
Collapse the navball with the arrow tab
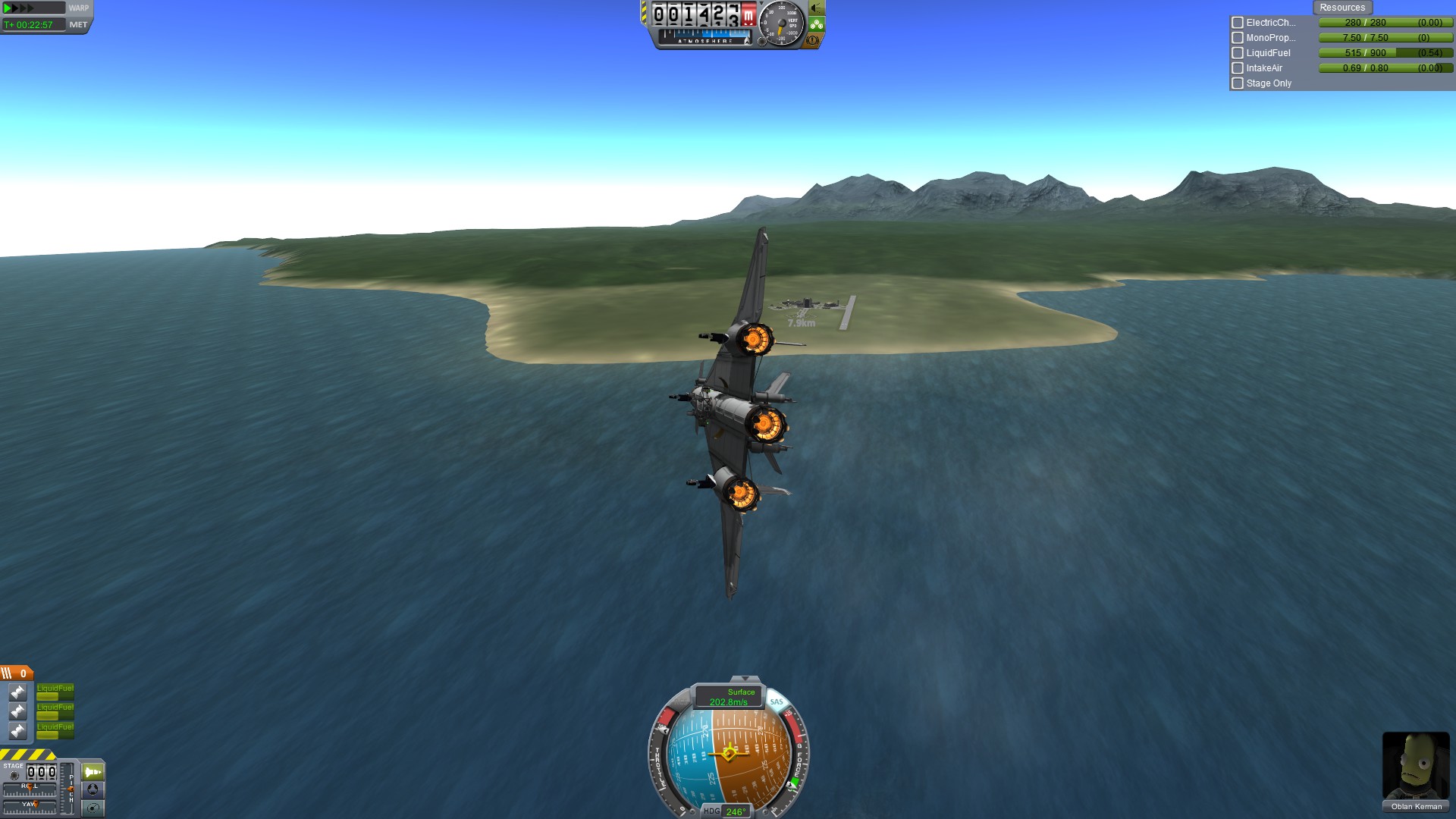click(x=745, y=679)
